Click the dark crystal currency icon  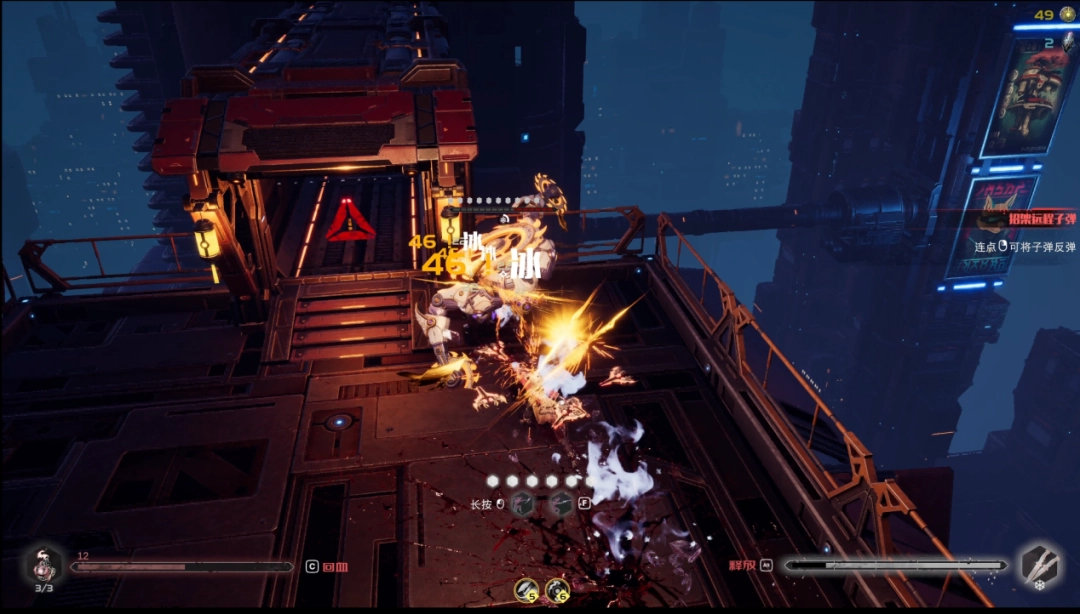click(x=1068, y=44)
